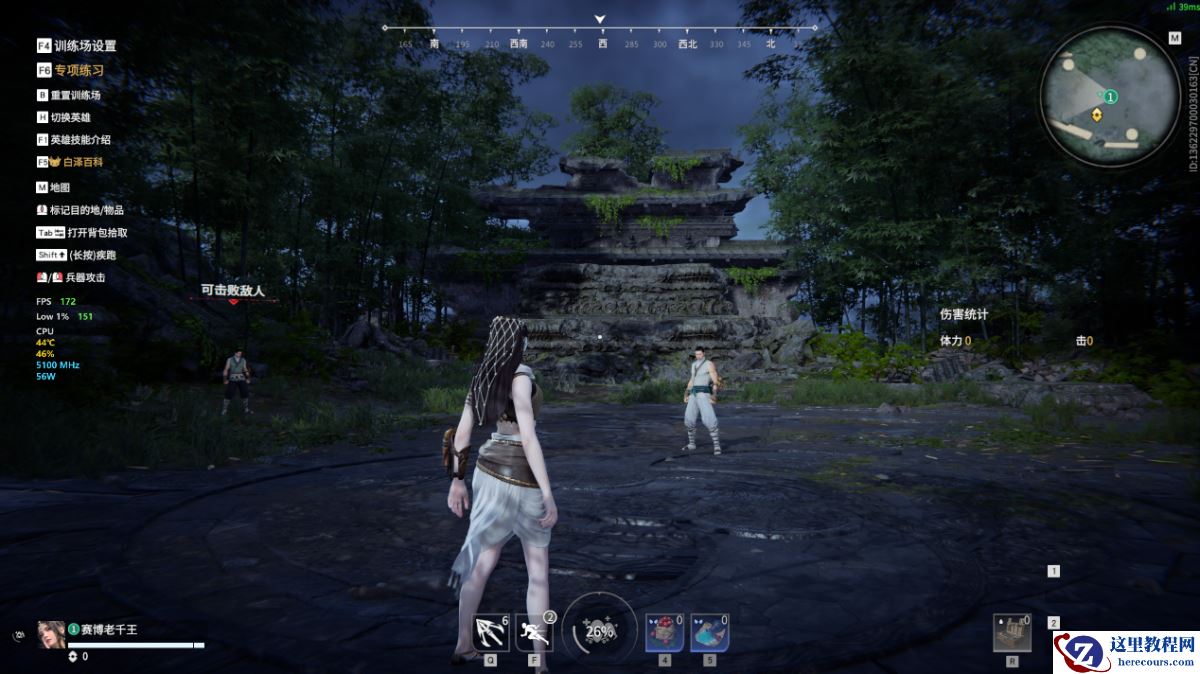Activate the running figure skill icon
The height and width of the screenshot is (674, 1200).
[534, 632]
